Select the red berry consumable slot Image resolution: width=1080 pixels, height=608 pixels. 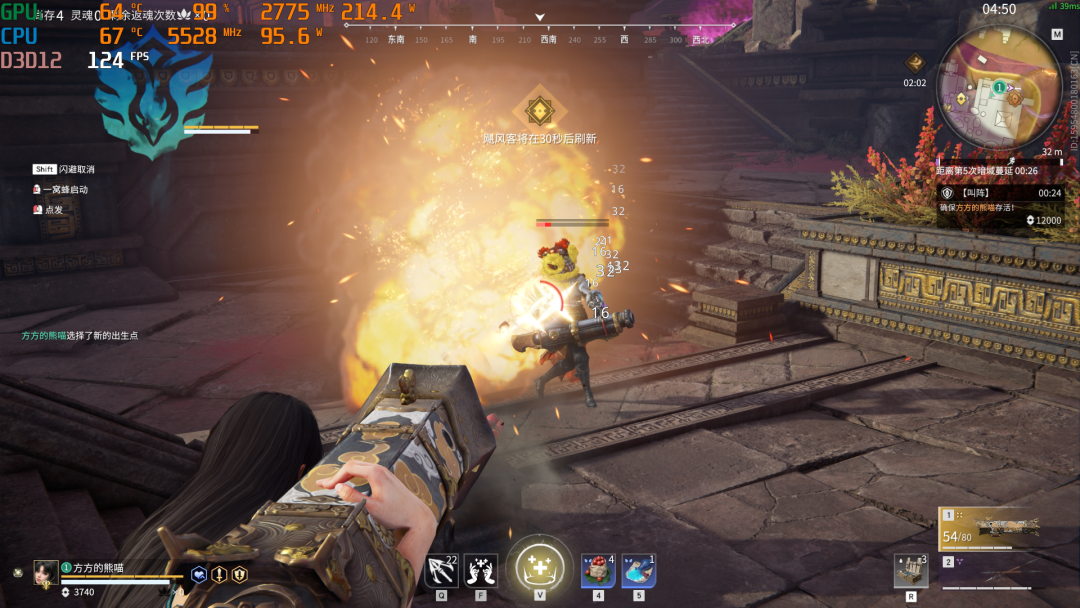tap(598, 571)
